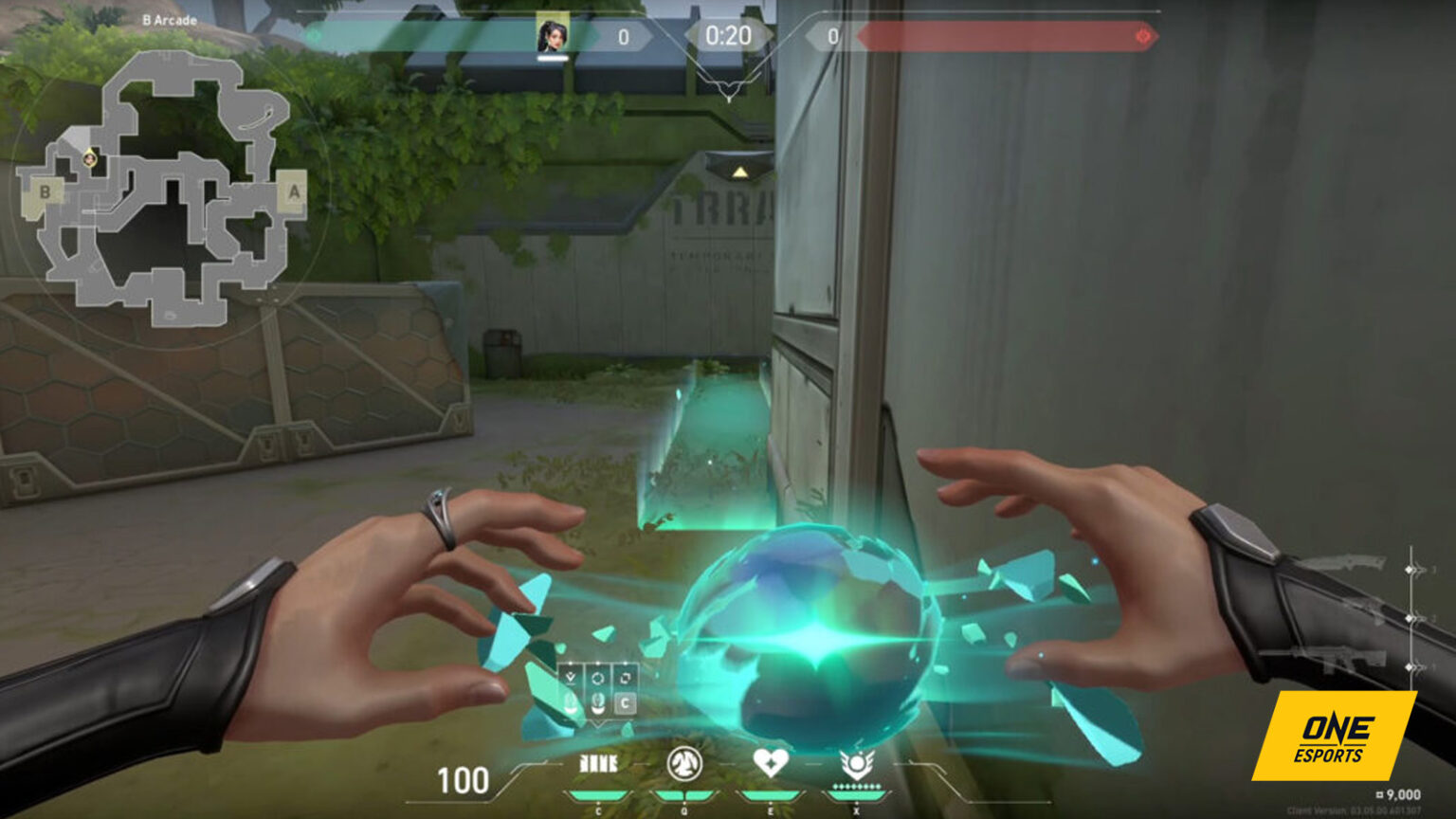Click the C key toggle in the wall placement prompt
1456x819 pixels.
click(x=626, y=702)
